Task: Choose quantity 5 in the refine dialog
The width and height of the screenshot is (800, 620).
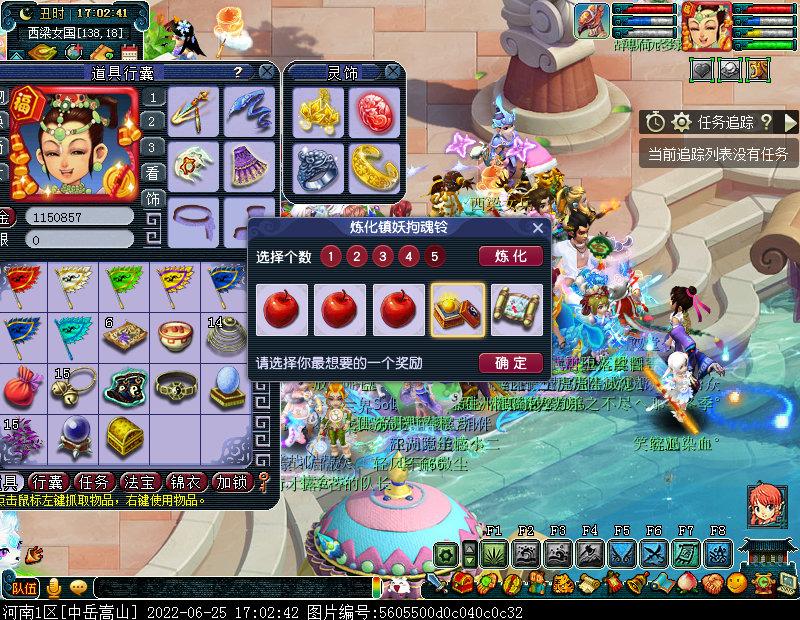Action: pyautogui.click(x=433, y=256)
